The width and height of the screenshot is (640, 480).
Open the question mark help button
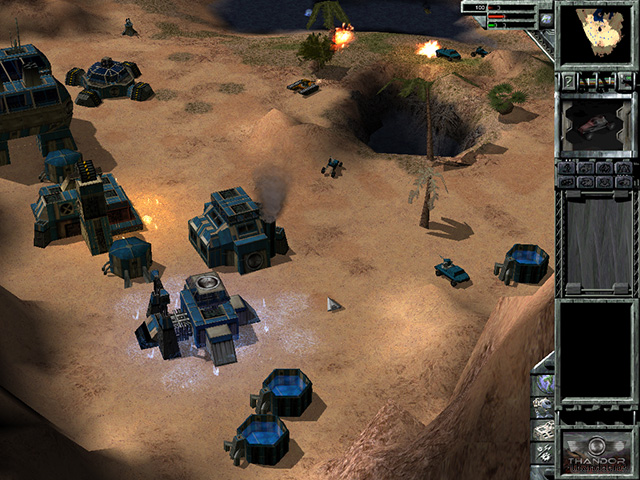(568, 80)
